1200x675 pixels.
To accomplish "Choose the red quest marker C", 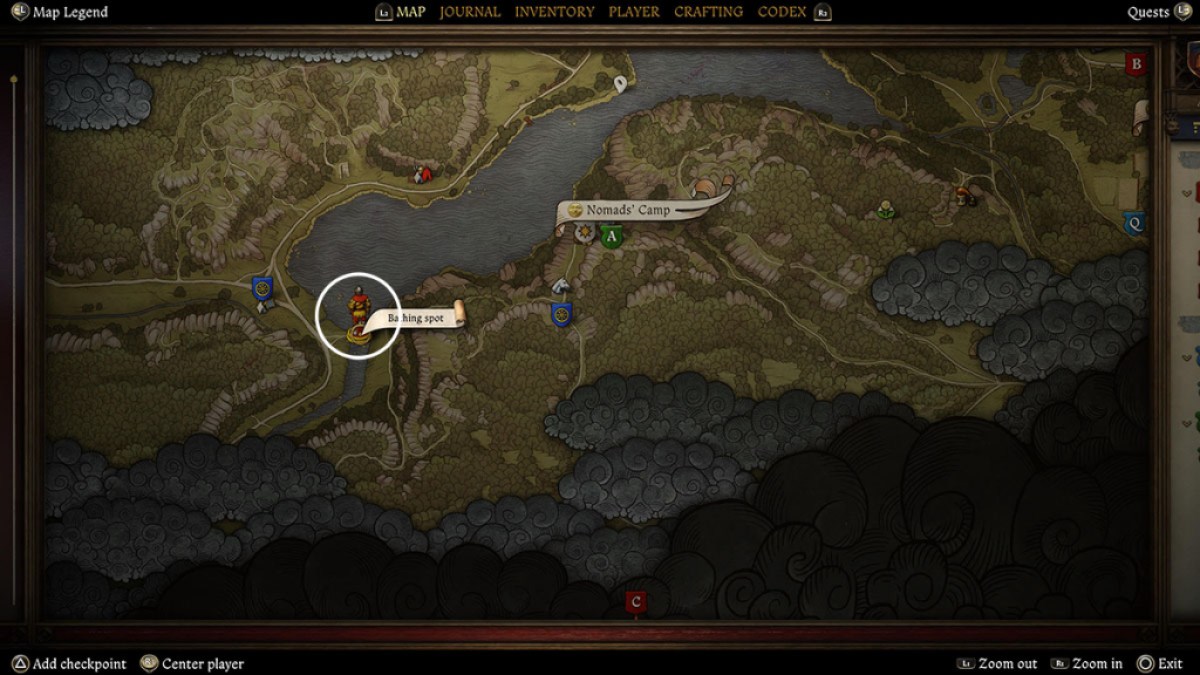I will click(635, 602).
